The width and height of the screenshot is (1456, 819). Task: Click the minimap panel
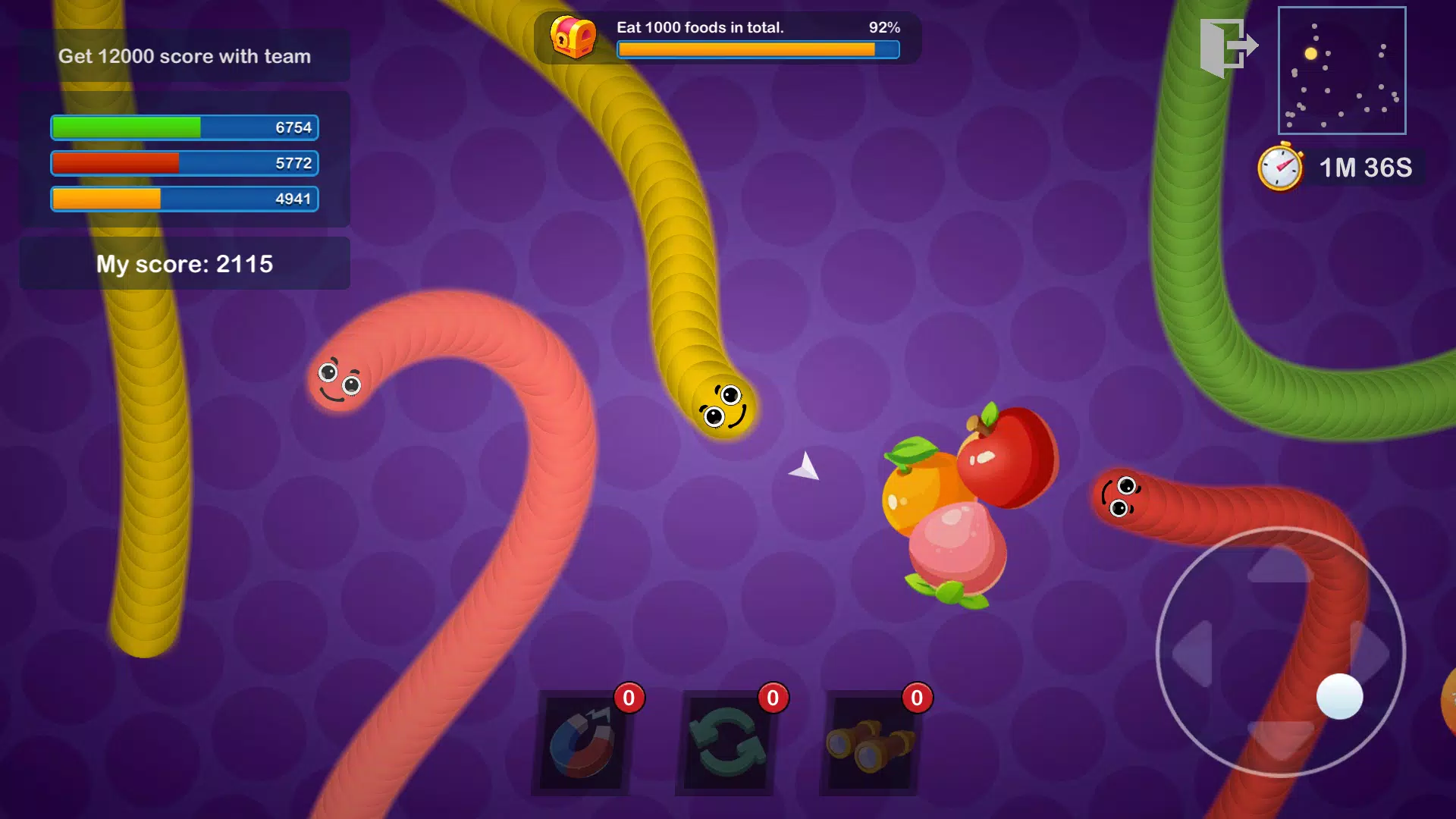pyautogui.click(x=1342, y=70)
